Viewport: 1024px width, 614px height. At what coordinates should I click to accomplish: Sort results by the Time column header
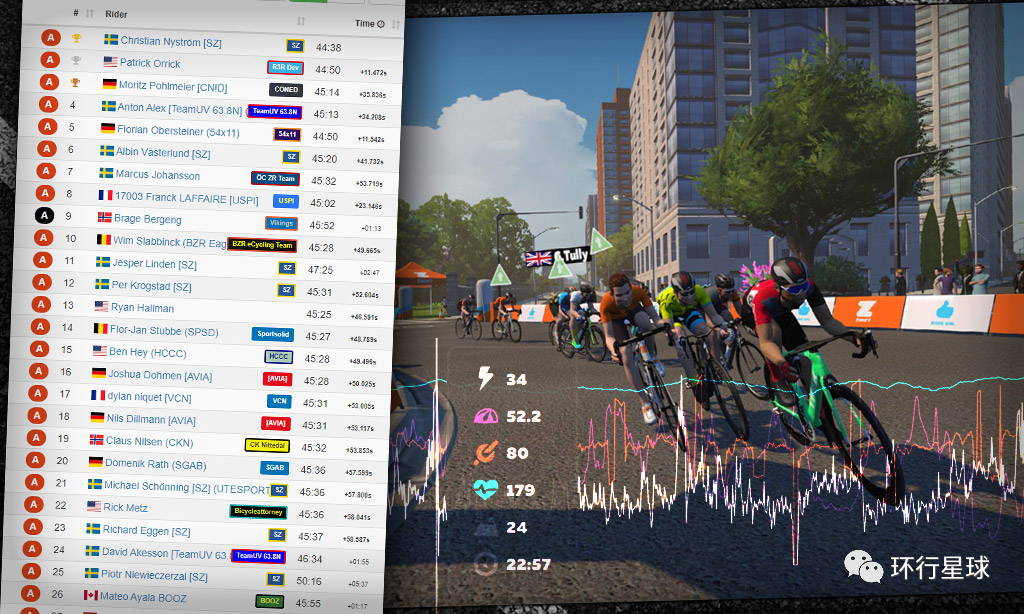[364, 23]
